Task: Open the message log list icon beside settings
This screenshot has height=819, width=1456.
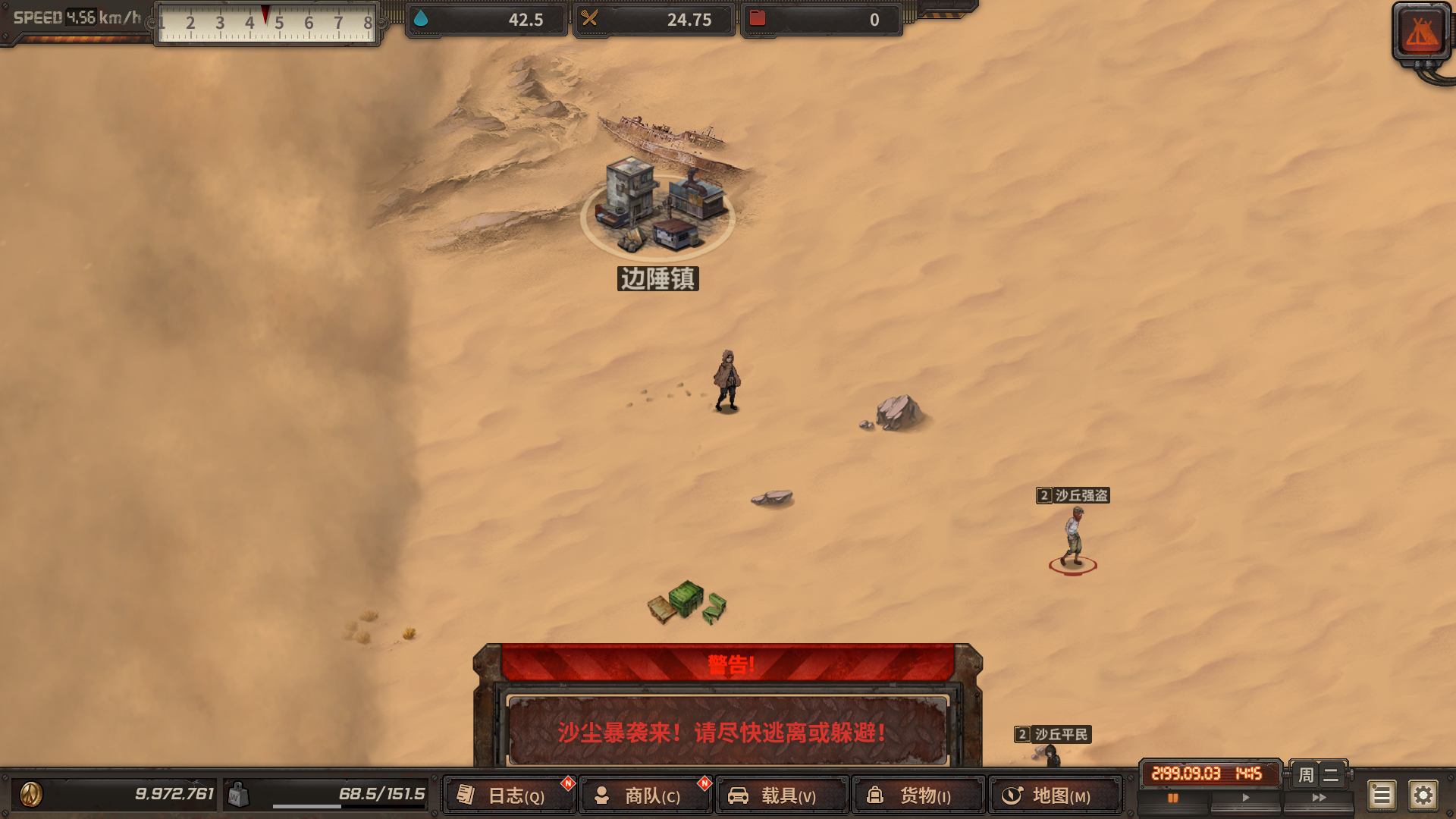Action: tap(1382, 795)
